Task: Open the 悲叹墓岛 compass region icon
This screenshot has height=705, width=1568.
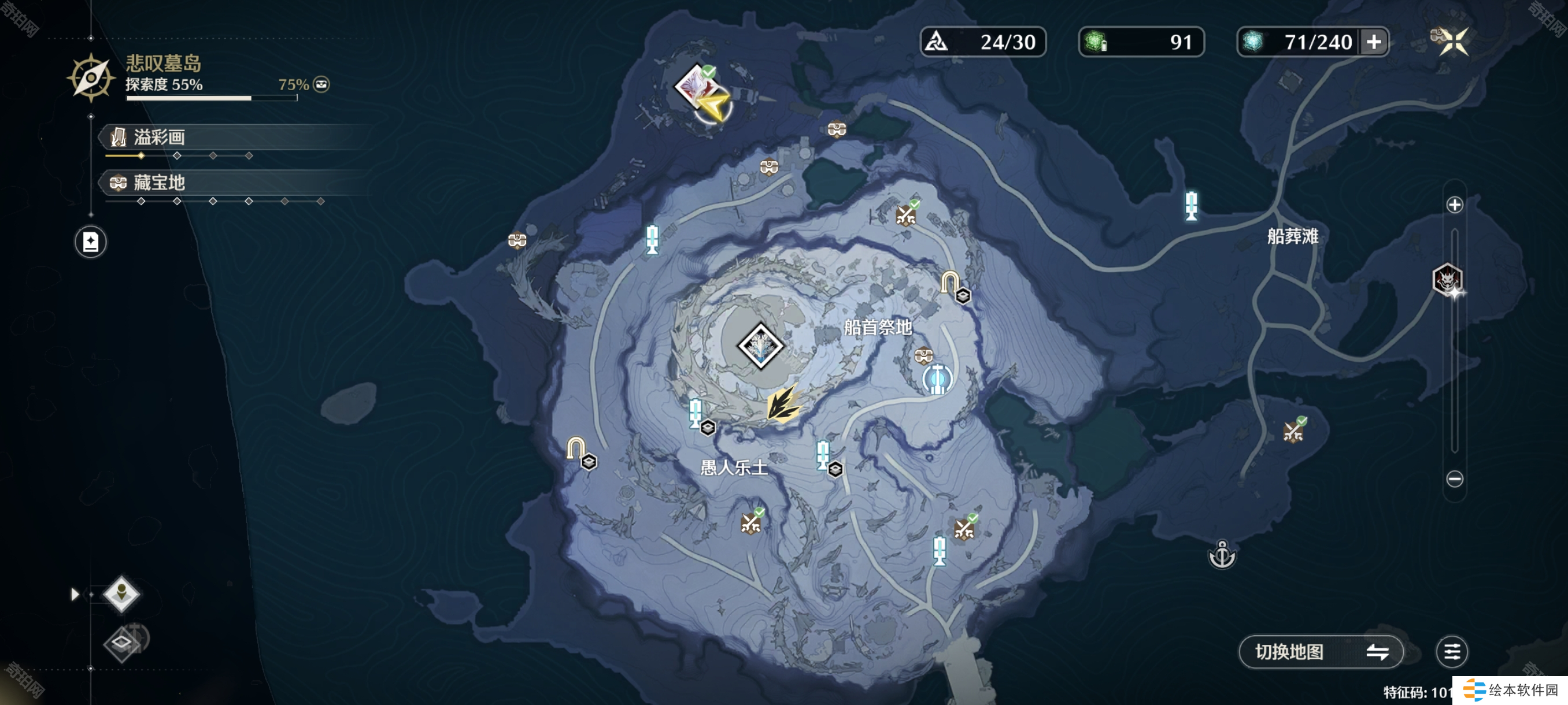Action: [x=91, y=78]
